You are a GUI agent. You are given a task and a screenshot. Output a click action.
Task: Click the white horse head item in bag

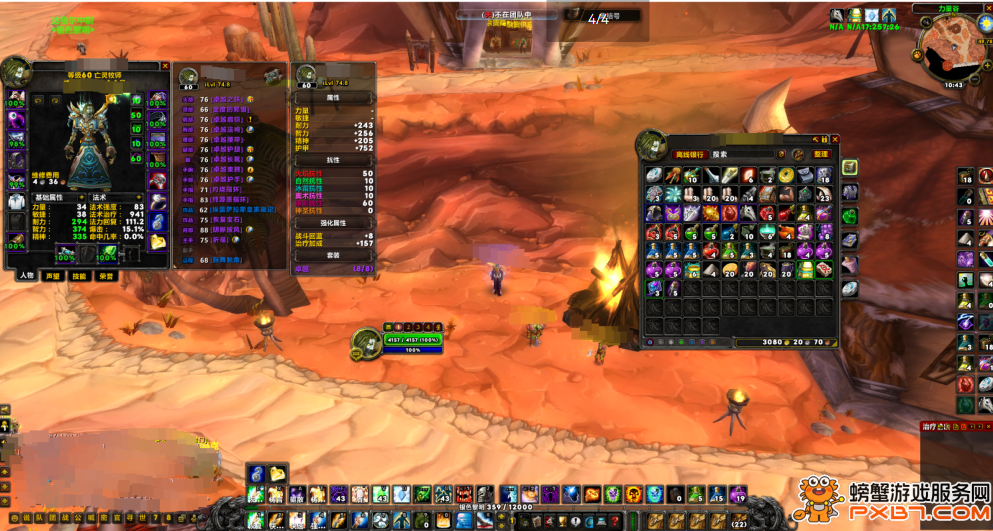[745, 213]
